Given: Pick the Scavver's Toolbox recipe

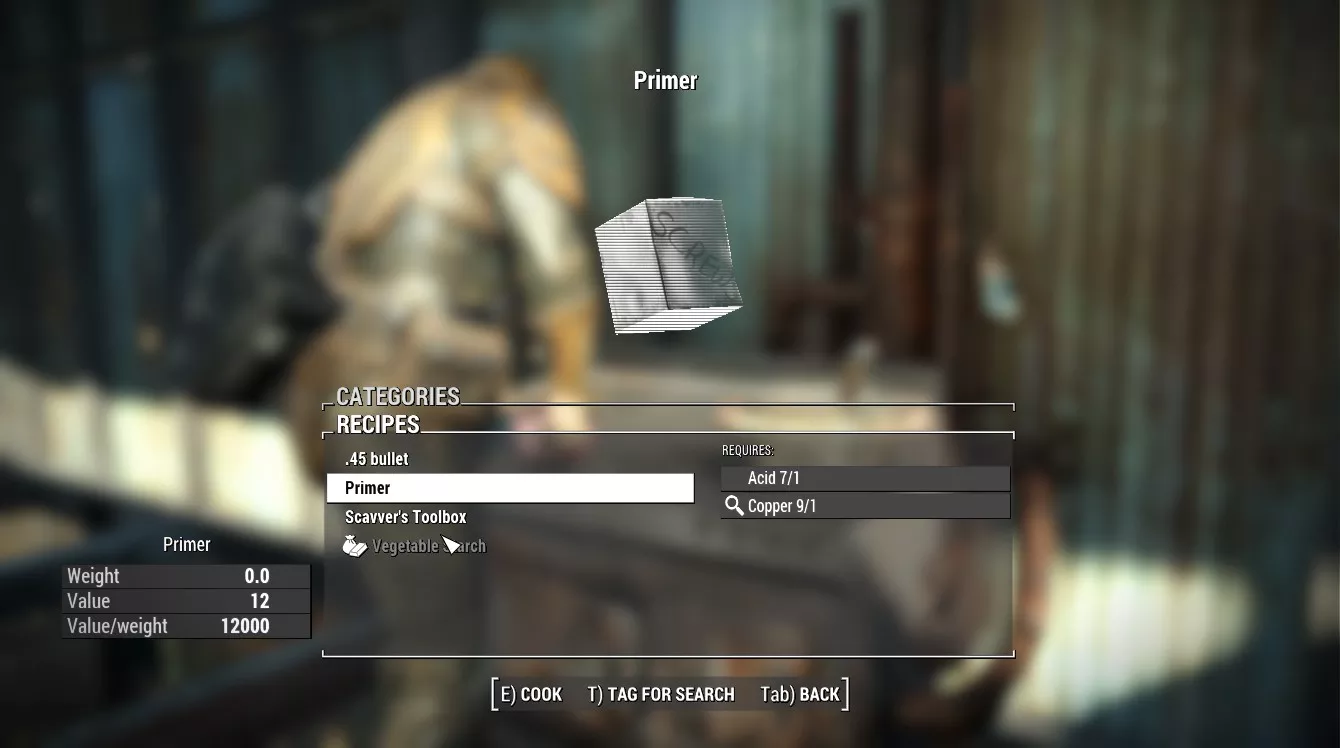Looking at the screenshot, I should (x=406, y=517).
